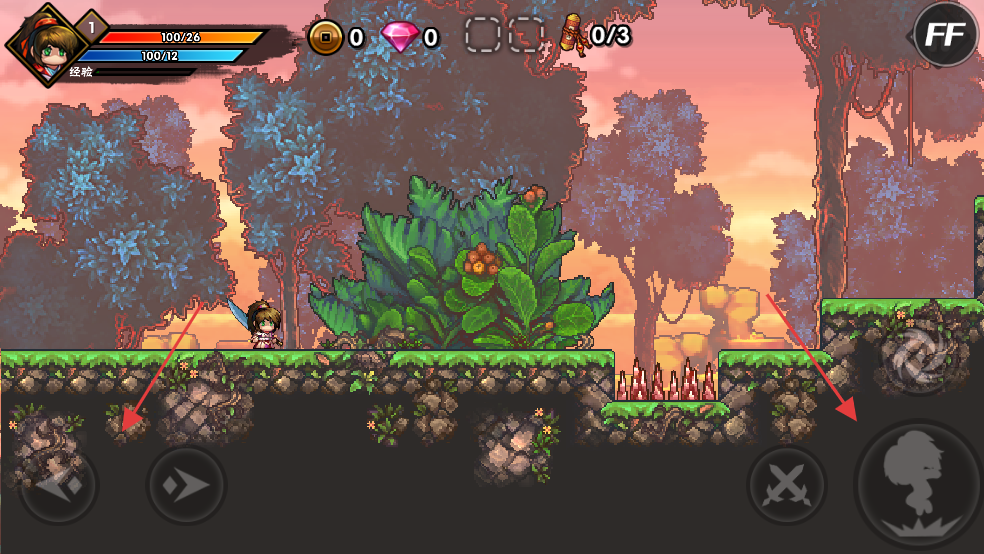Move the character with the left arrow button
The height and width of the screenshot is (554, 984).
tap(57, 485)
